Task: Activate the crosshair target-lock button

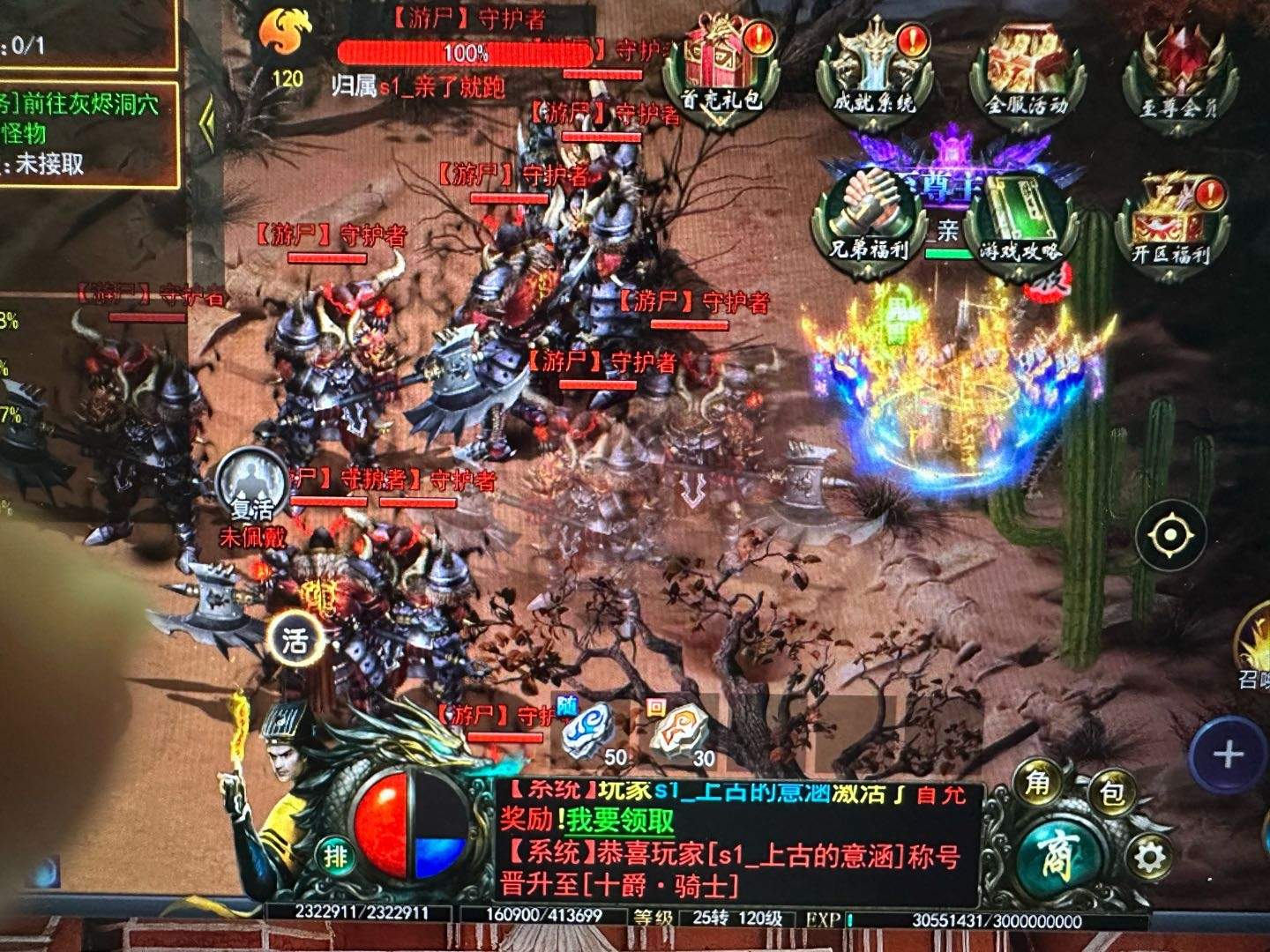Action: pyautogui.click(x=1169, y=534)
